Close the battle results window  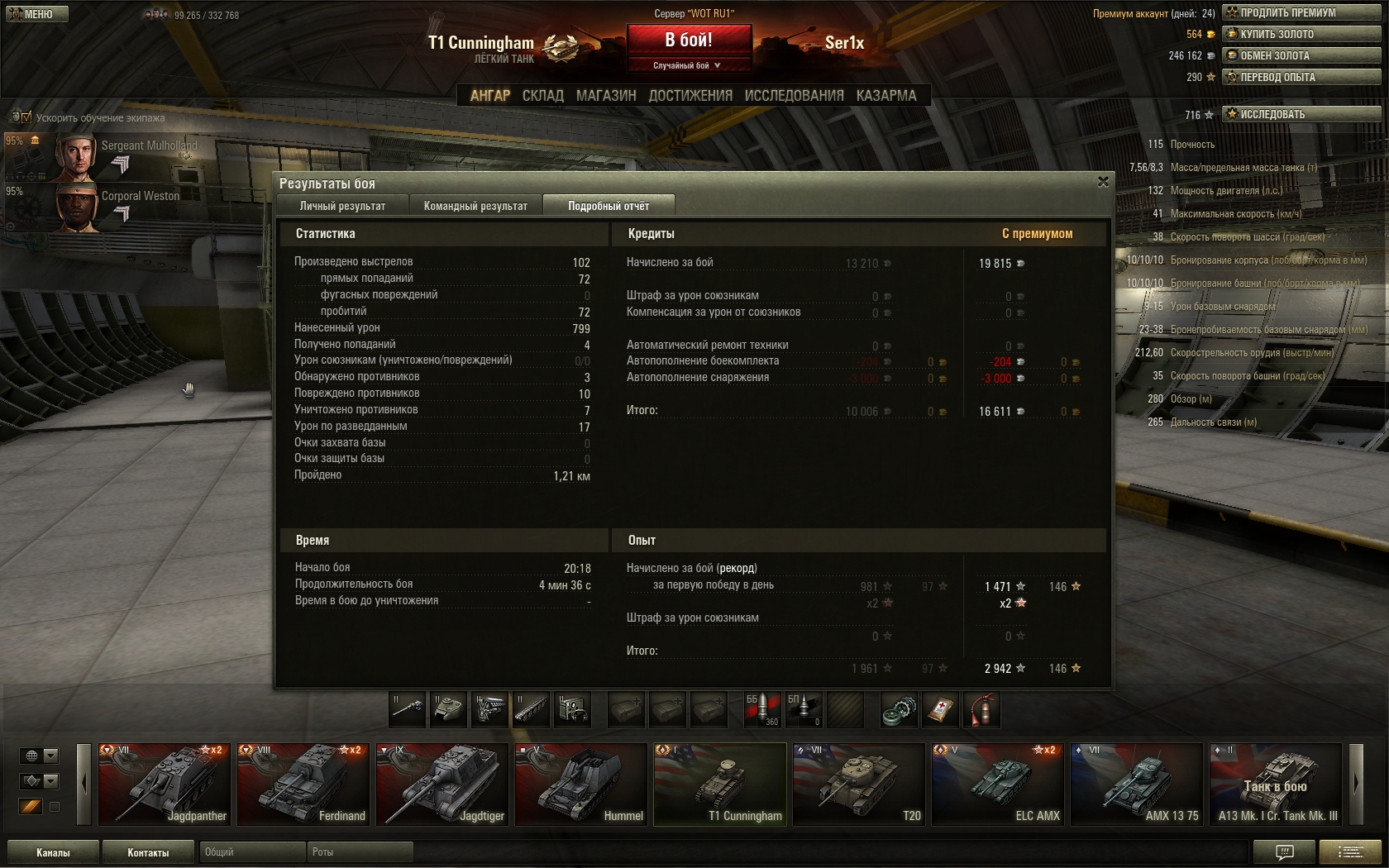(x=1103, y=182)
